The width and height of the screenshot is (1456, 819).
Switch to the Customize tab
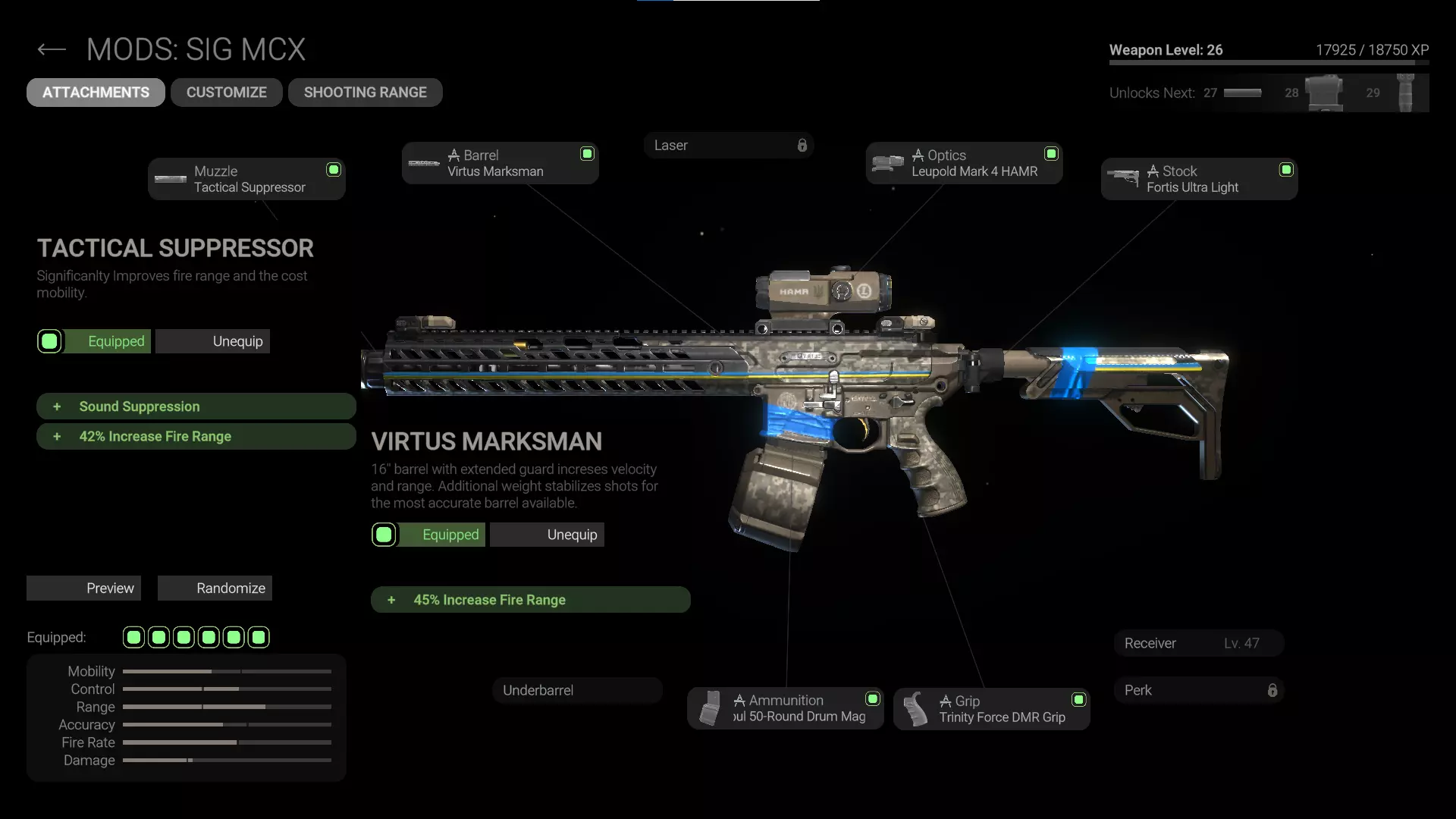tap(226, 93)
